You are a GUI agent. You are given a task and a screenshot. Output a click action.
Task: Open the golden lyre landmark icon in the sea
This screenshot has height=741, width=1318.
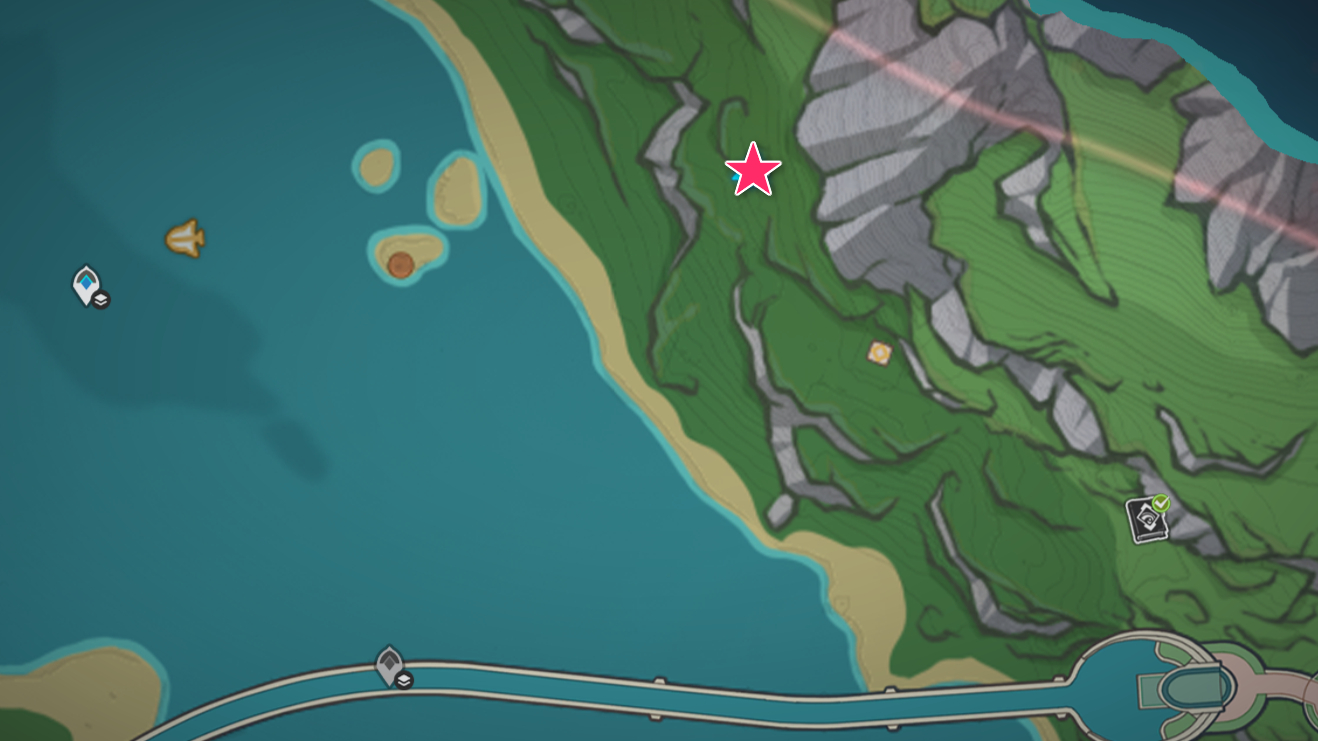pyautogui.click(x=186, y=240)
